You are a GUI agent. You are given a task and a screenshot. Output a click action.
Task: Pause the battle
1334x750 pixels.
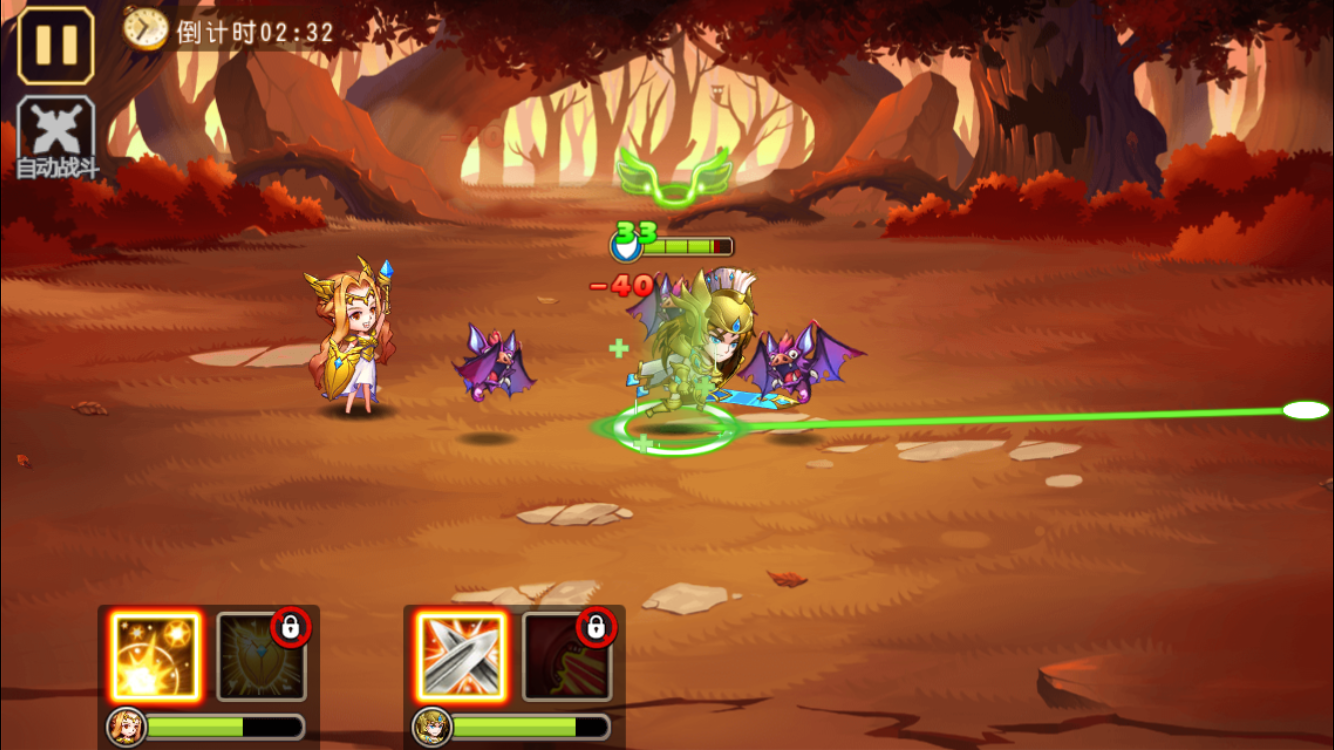tap(56, 45)
